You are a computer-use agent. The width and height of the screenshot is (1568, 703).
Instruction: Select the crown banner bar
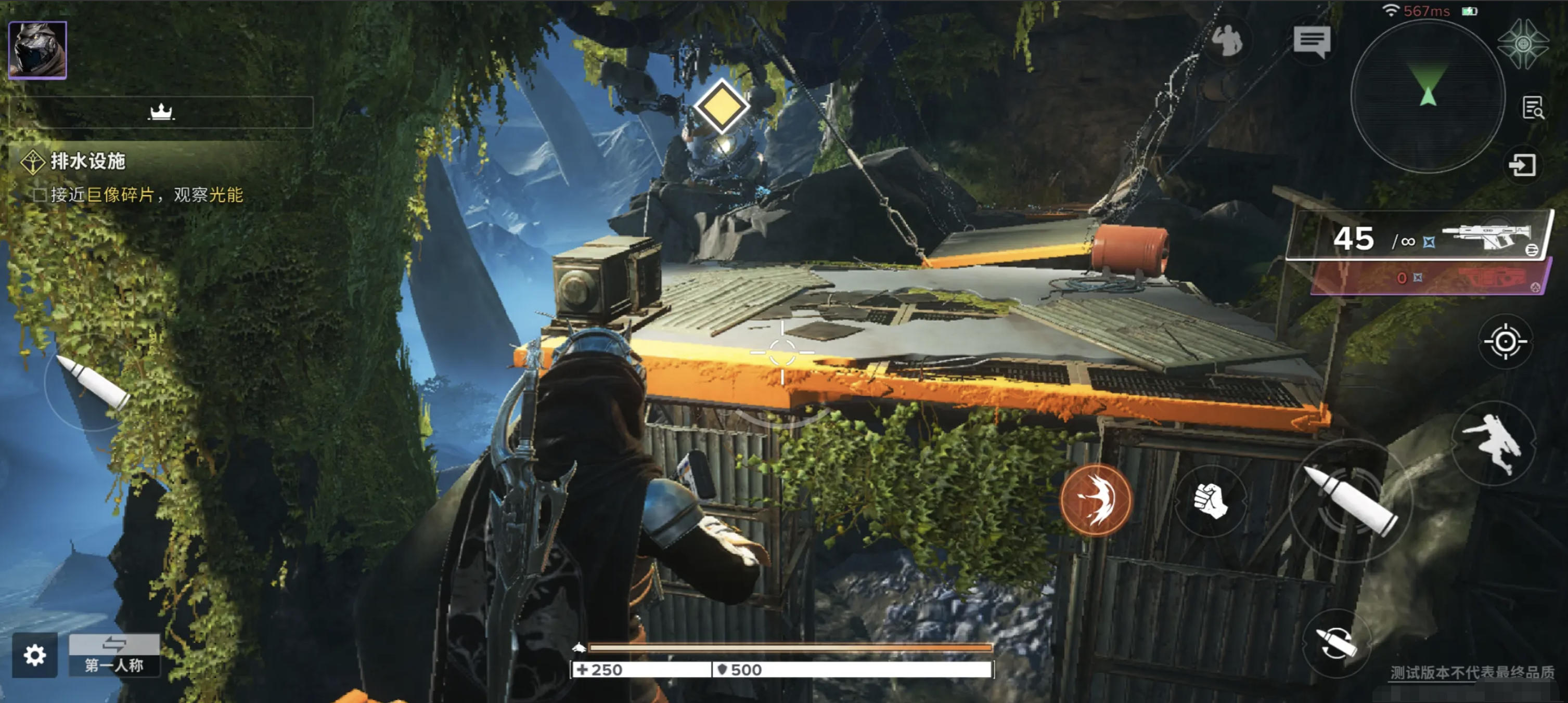click(161, 112)
